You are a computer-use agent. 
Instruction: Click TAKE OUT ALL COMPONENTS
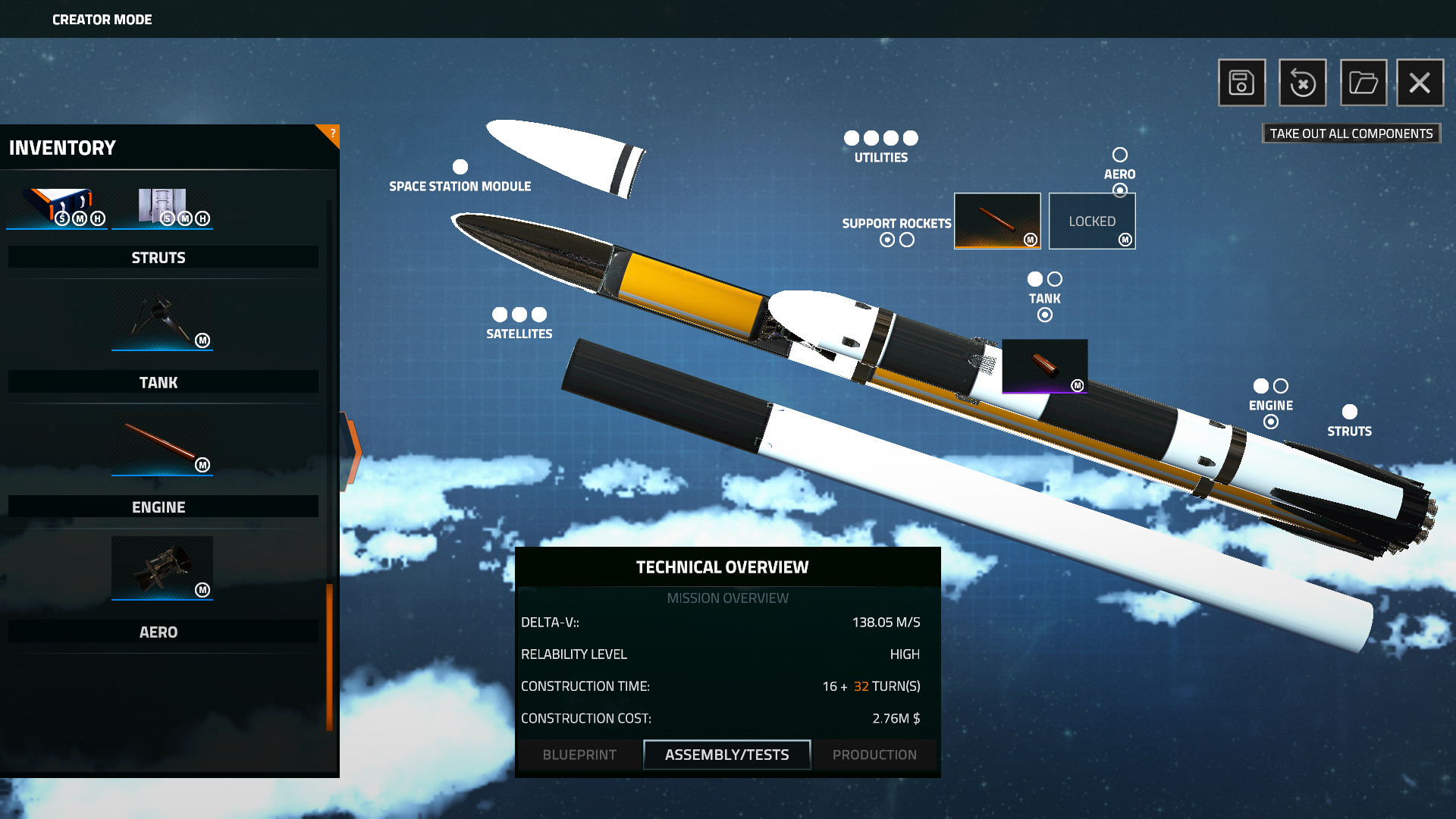point(1351,133)
